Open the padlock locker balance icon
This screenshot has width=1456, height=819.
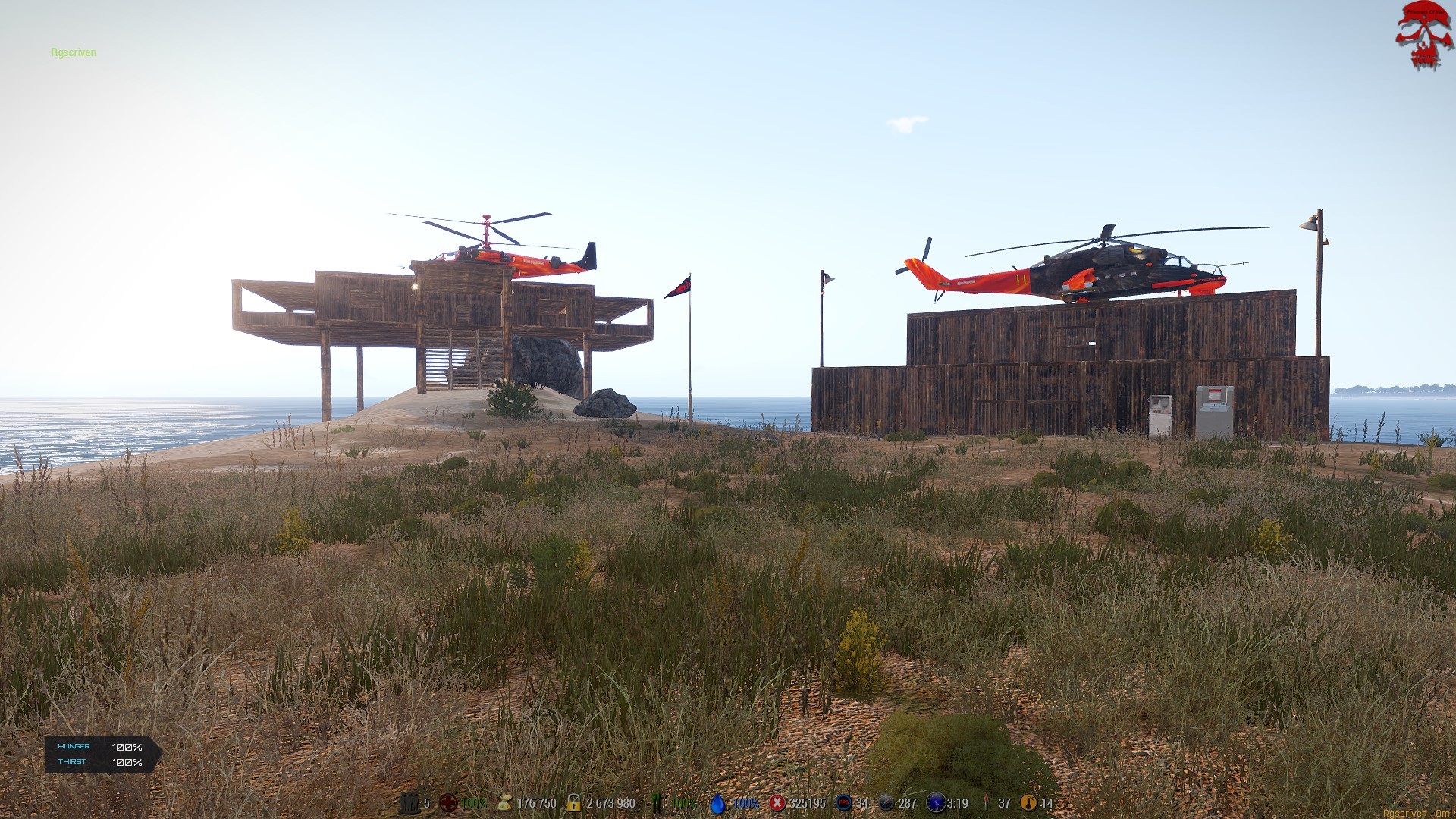point(574,803)
